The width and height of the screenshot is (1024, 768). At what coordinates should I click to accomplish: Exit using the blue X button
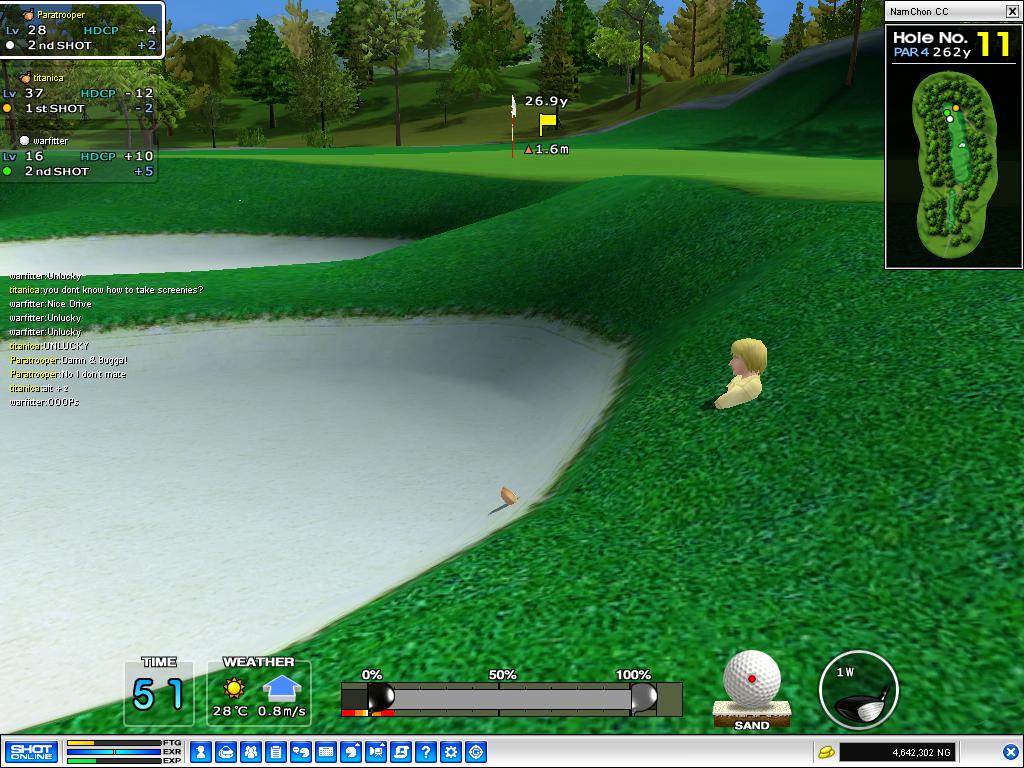pos(1010,752)
